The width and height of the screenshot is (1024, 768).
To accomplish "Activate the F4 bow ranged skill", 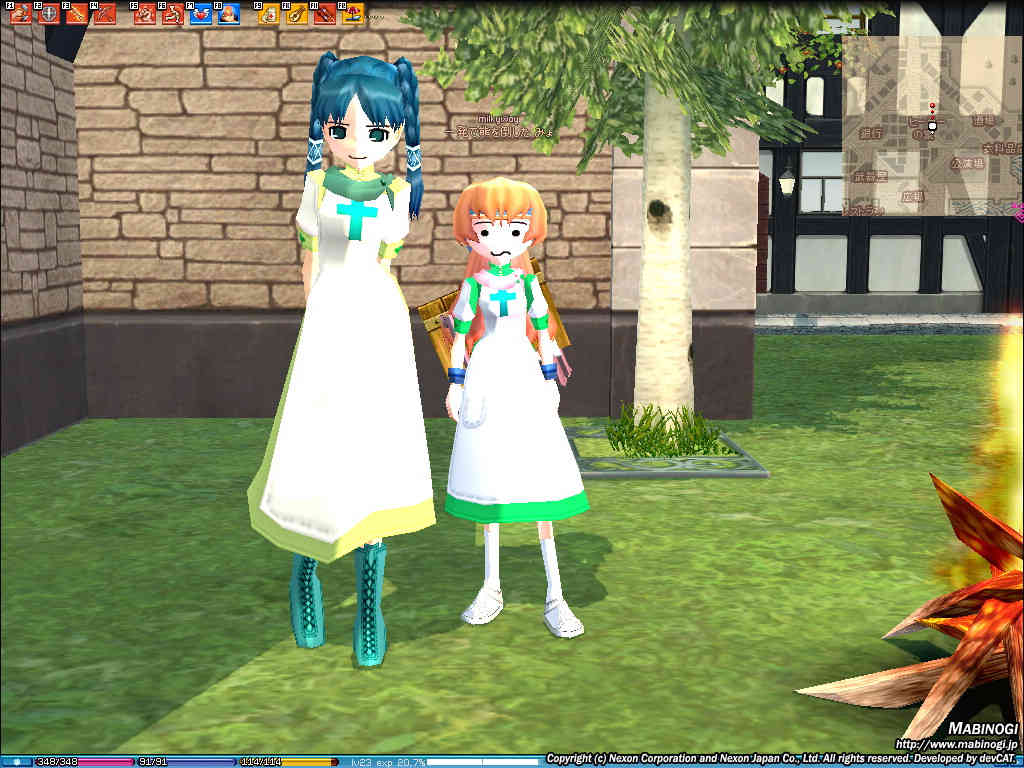I will coord(104,14).
